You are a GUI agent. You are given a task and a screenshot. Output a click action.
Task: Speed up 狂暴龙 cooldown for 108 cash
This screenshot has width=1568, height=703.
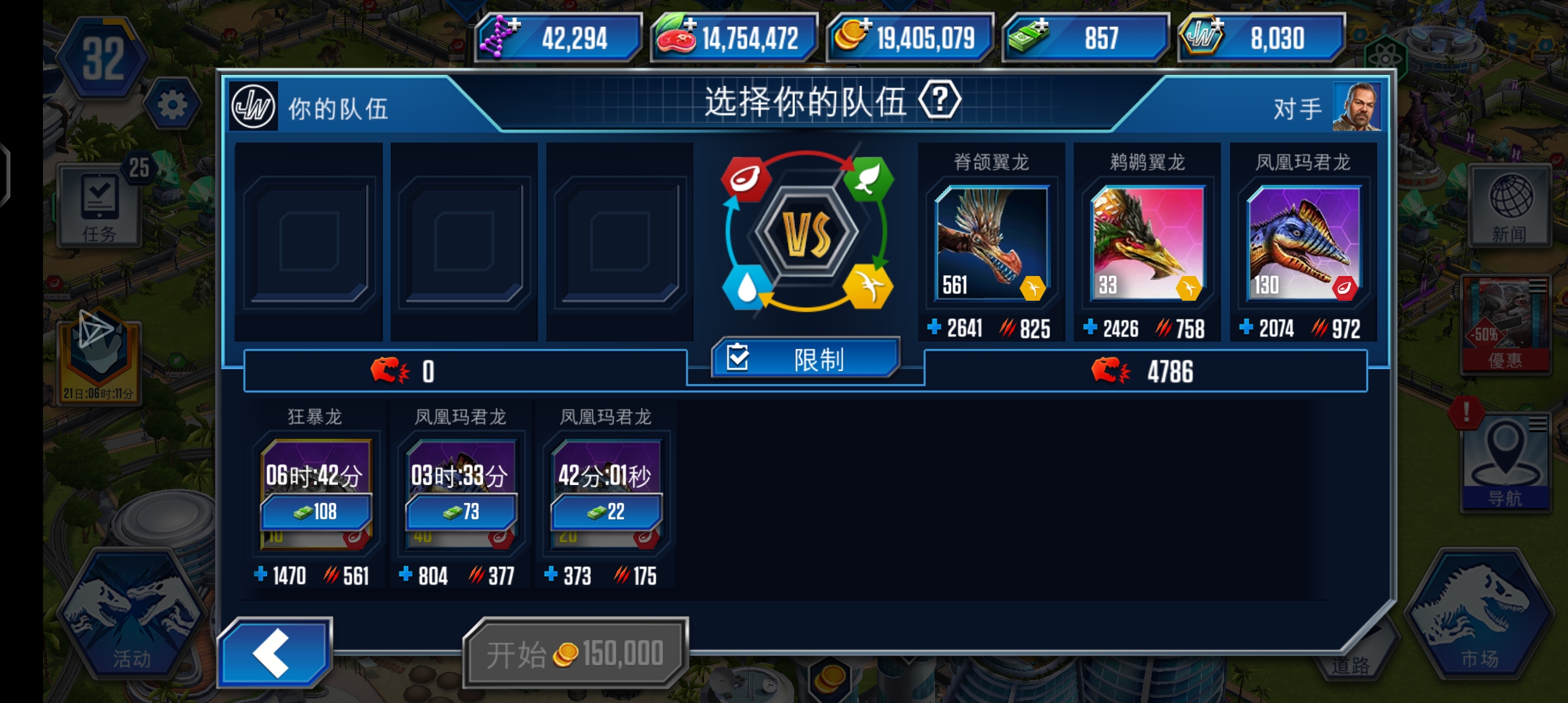[x=316, y=512]
